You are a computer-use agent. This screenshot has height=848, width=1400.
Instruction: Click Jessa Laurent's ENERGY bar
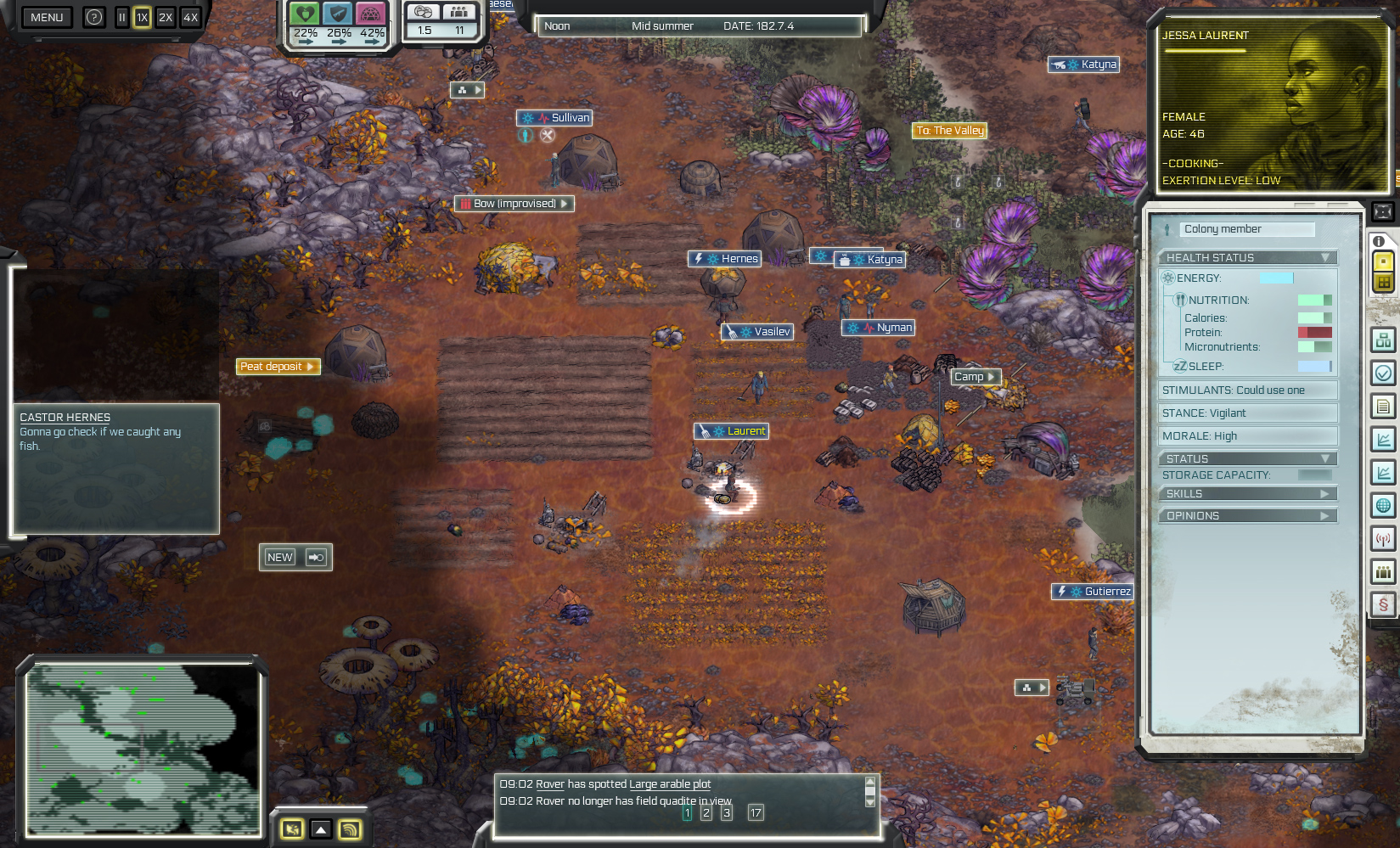tap(1276, 278)
